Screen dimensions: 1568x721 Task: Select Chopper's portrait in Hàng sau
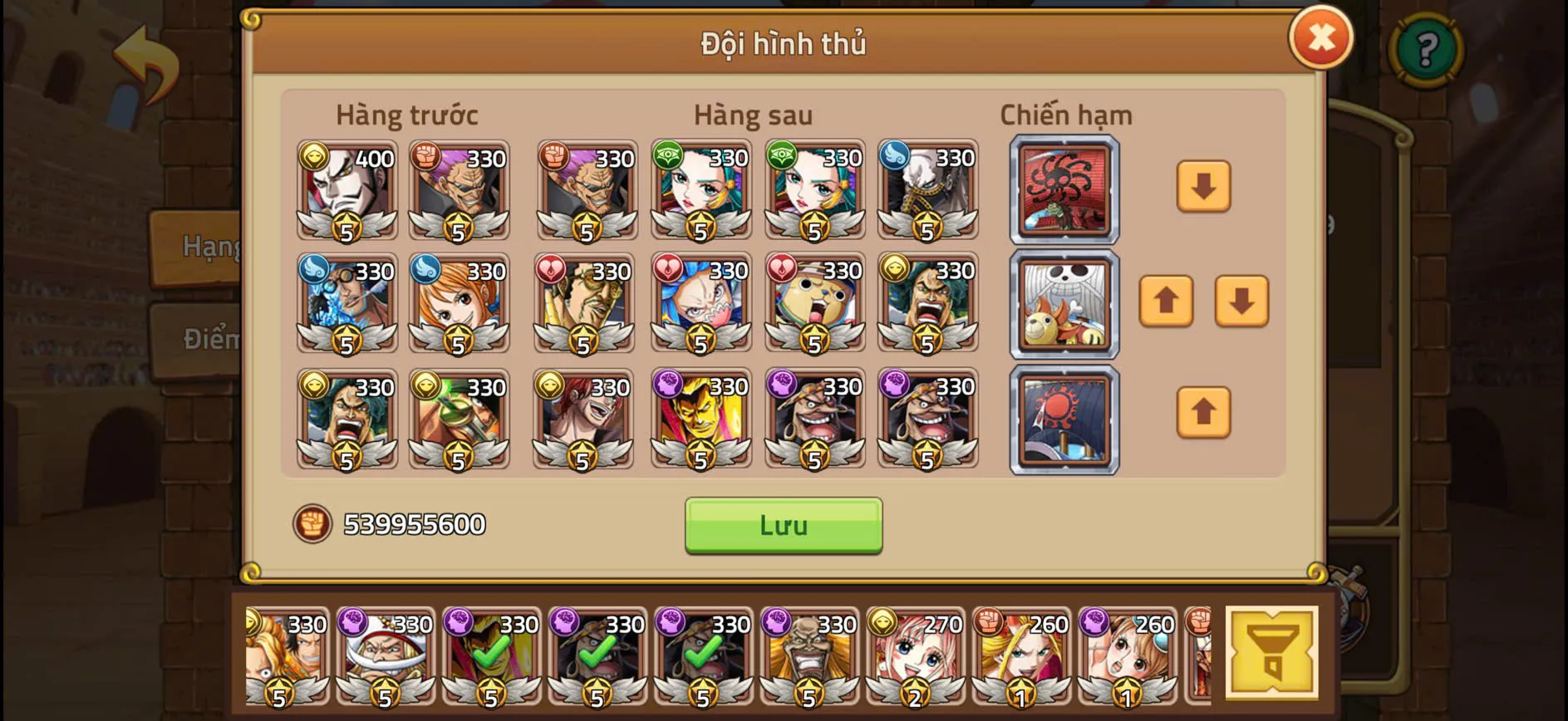pos(813,305)
